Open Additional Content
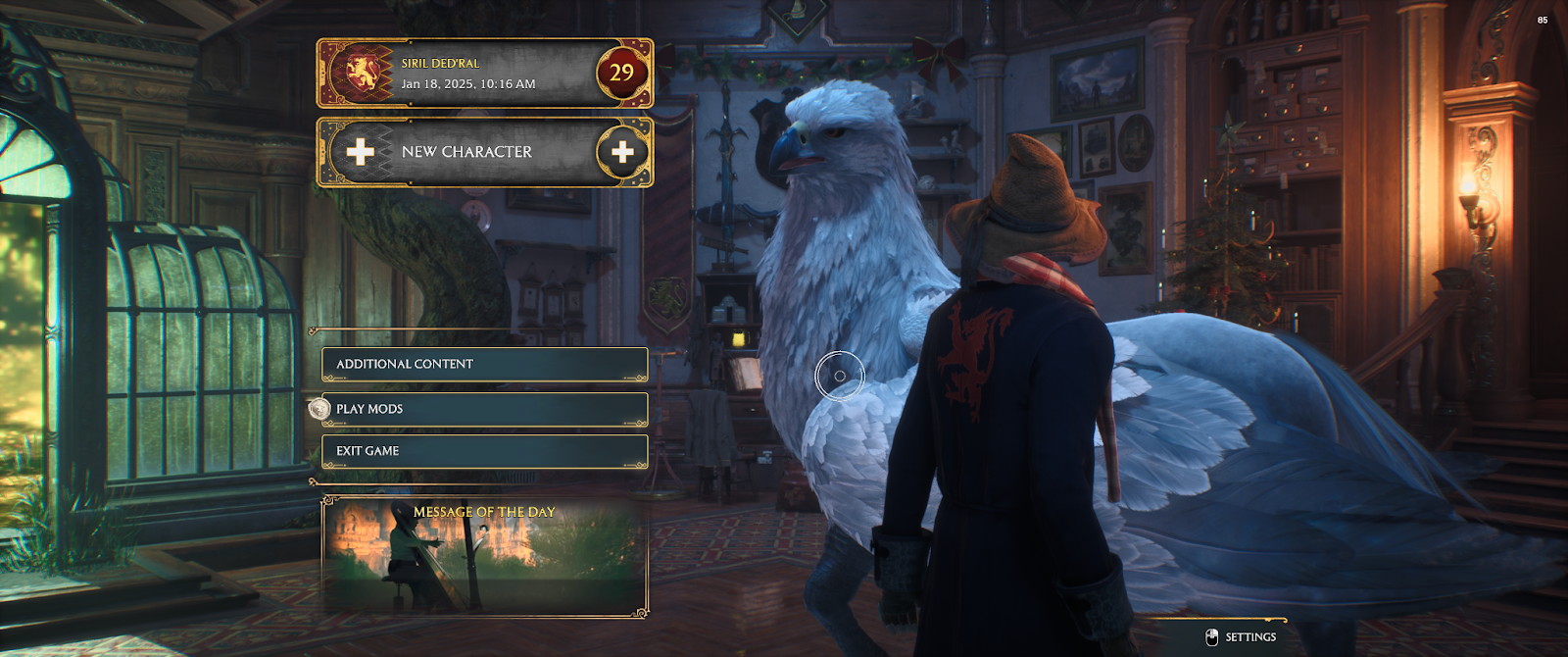Viewport: 1568px width, 657px height. coord(484,365)
